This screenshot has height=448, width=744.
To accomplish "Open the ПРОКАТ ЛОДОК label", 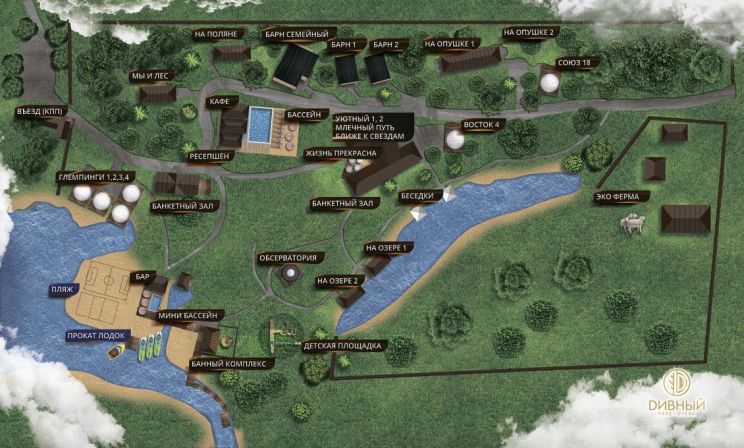I will (95, 336).
